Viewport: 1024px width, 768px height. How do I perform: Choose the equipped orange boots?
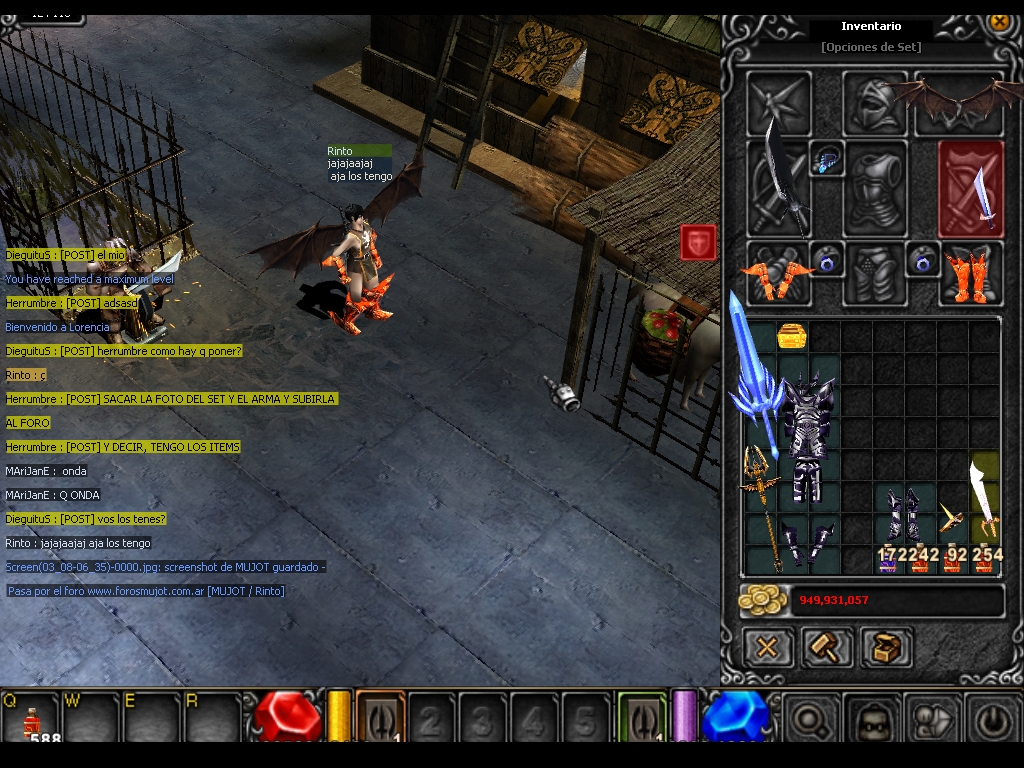[969, 274]
